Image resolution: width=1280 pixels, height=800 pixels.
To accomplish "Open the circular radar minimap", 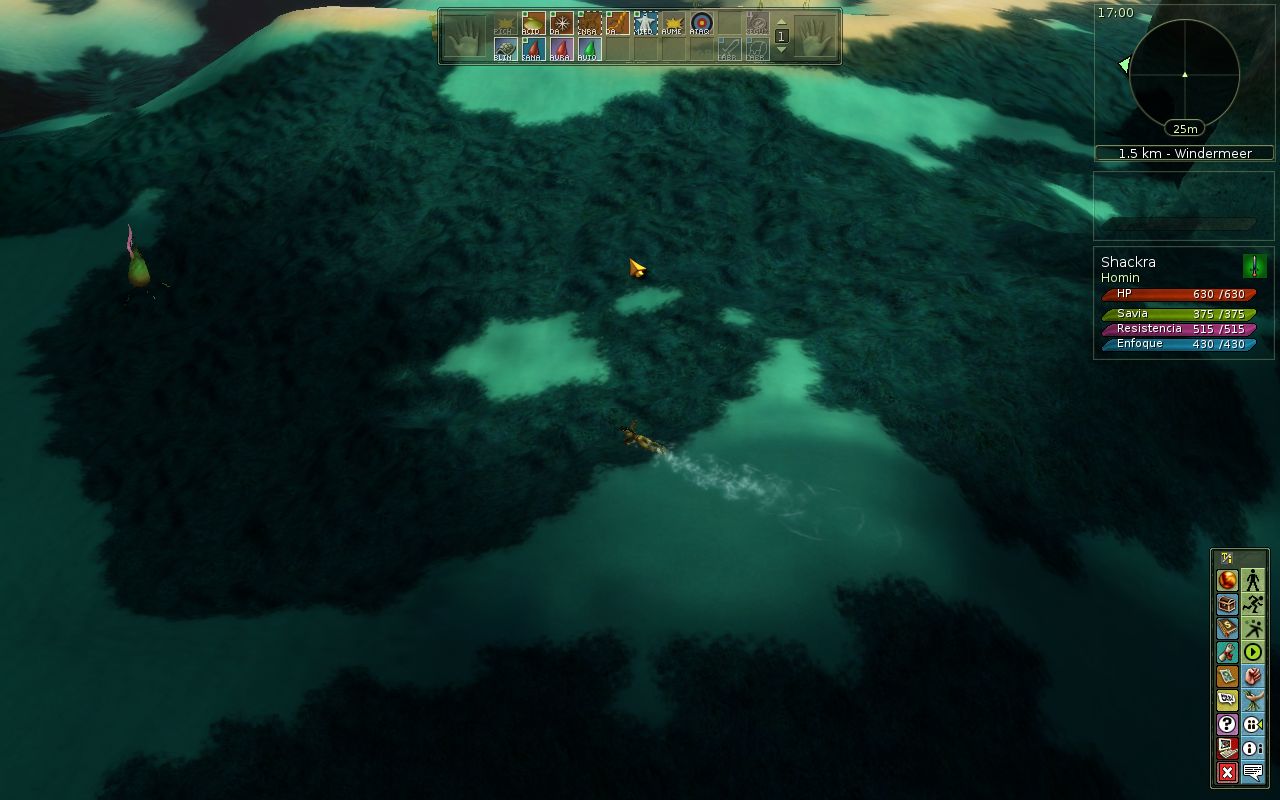I will (1184, 74).
